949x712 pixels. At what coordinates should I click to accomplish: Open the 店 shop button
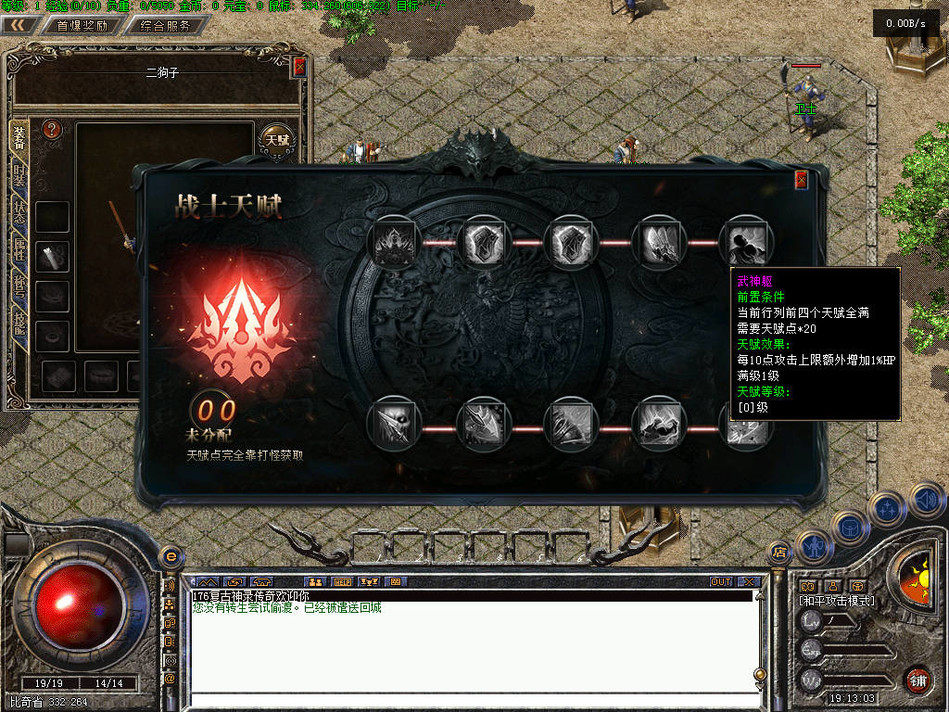780,551
